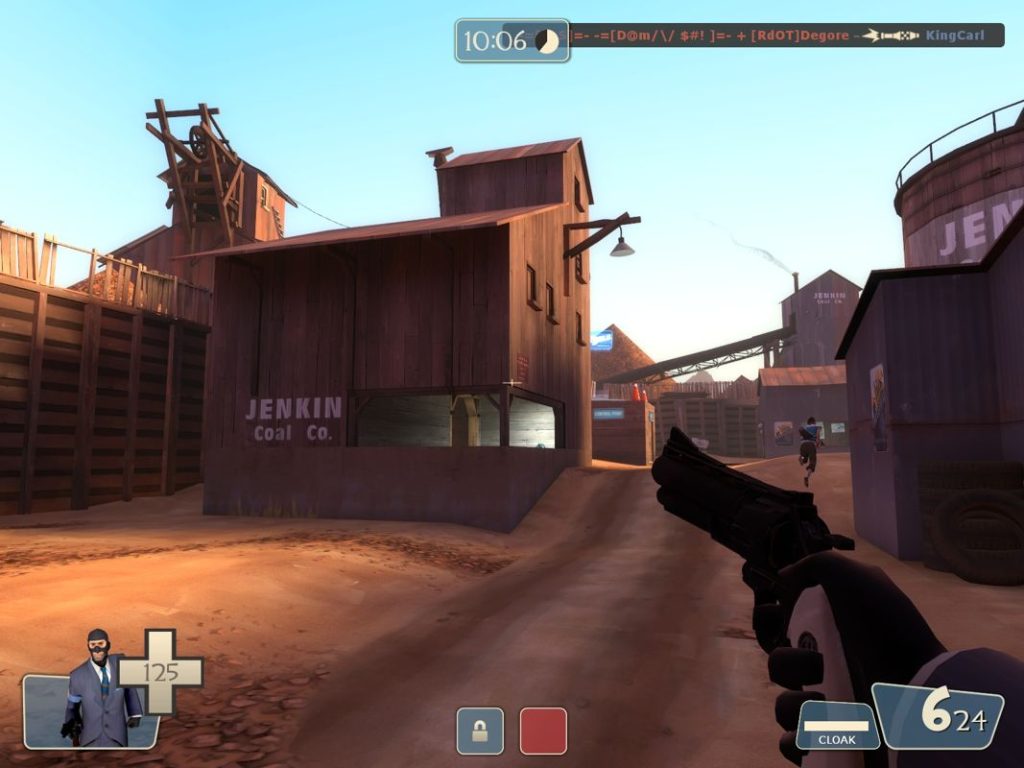The image size is (1024, 768).
Task: Click the Spy class portrait
Action: [97, 691]
